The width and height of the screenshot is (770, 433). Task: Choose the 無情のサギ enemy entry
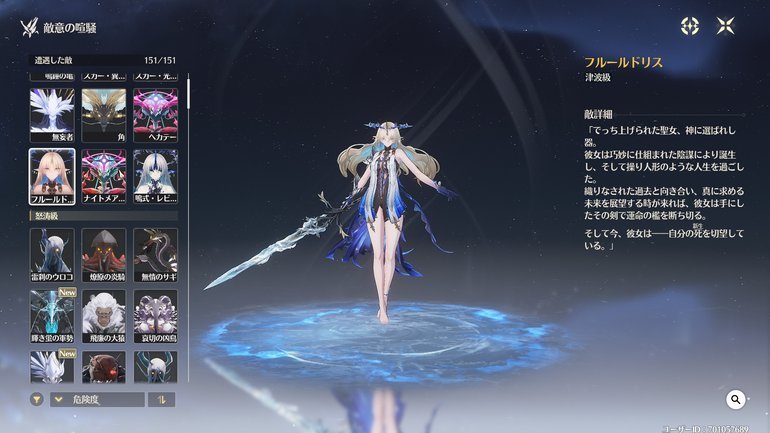(x=156, y=254)
